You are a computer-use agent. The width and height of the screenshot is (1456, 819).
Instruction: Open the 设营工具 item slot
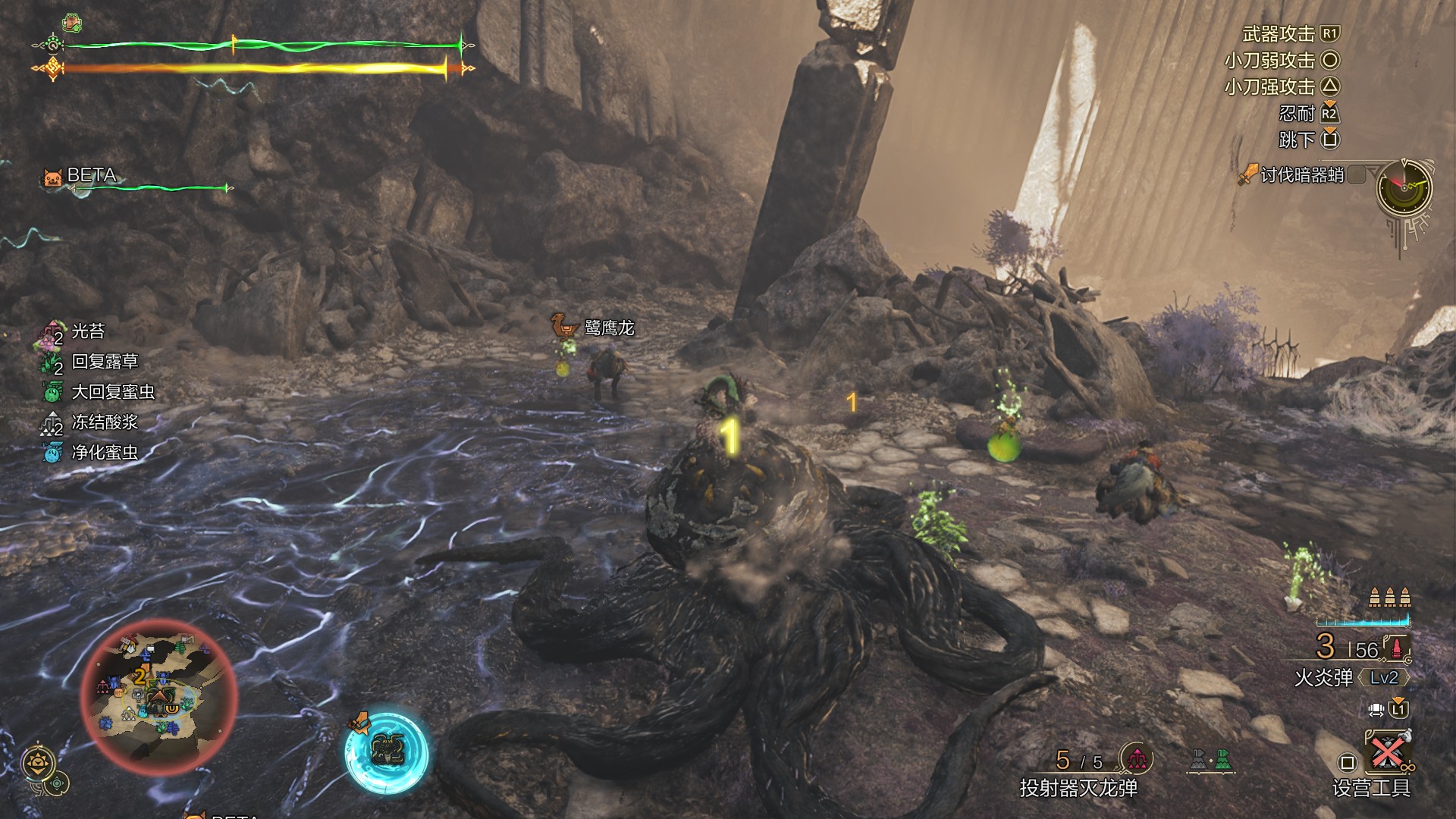tap(1371, 788)
